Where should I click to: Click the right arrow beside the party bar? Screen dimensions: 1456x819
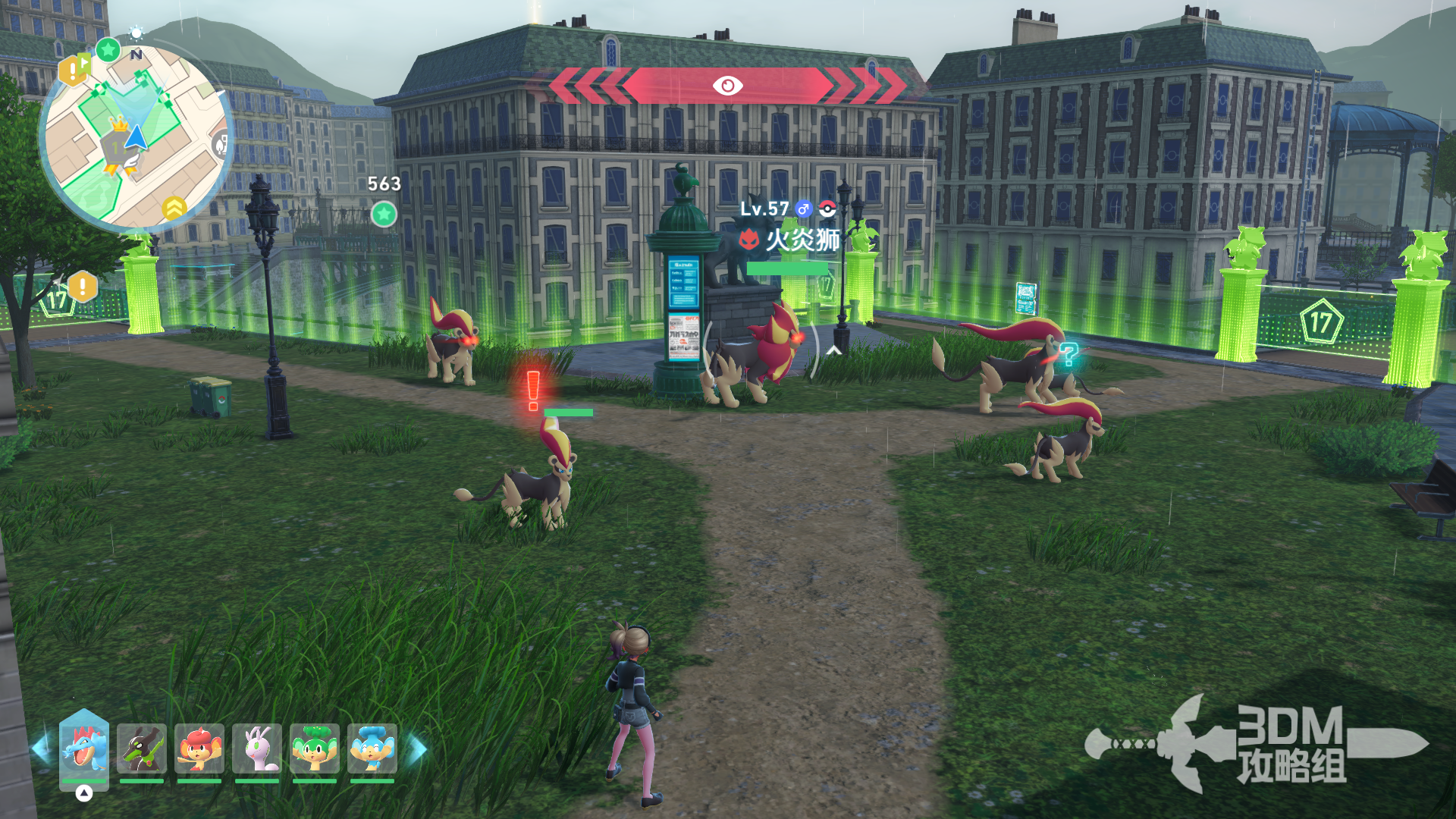coord(418,748)
